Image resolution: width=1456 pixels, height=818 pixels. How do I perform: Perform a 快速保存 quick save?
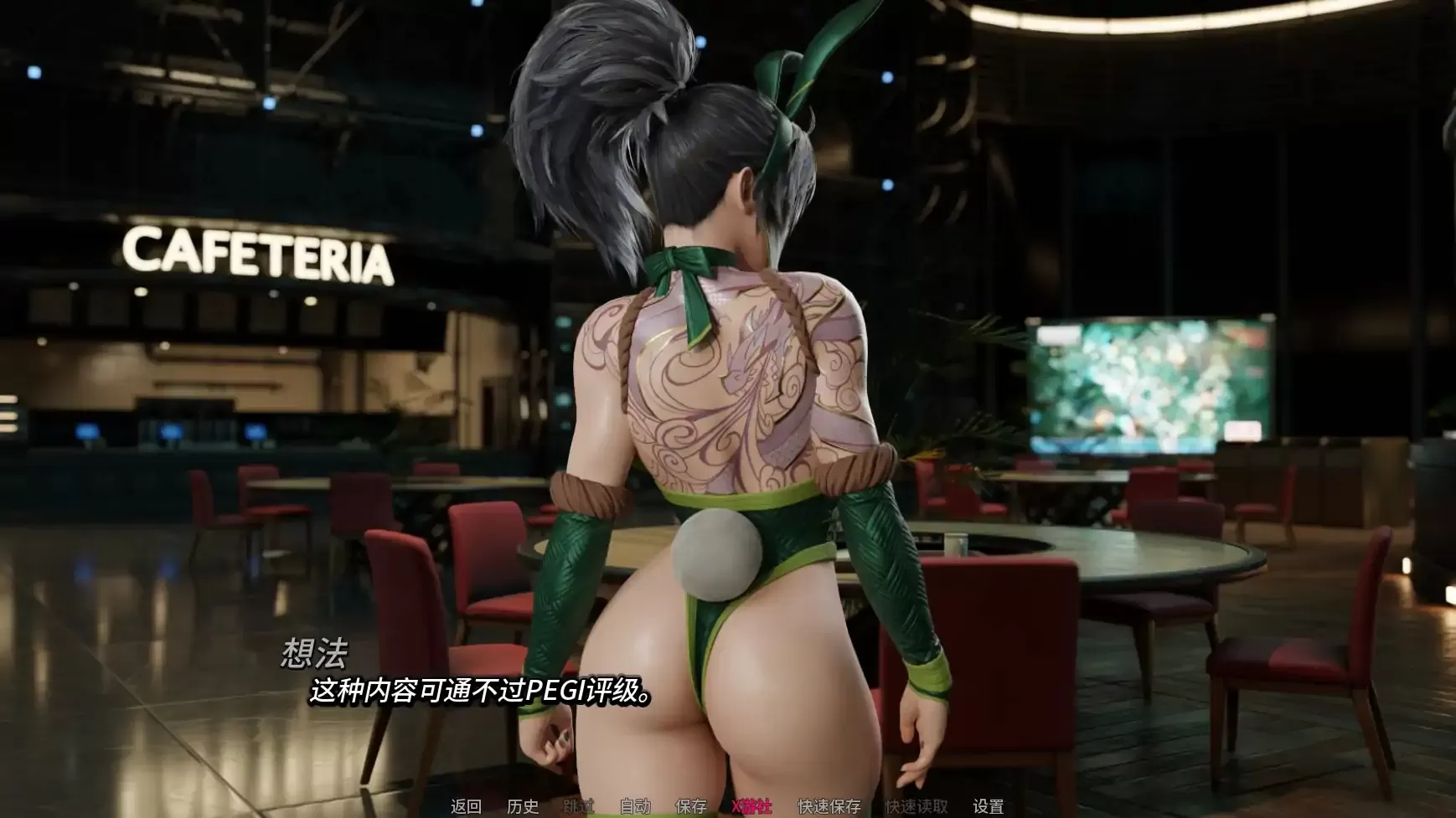point(829,805)
